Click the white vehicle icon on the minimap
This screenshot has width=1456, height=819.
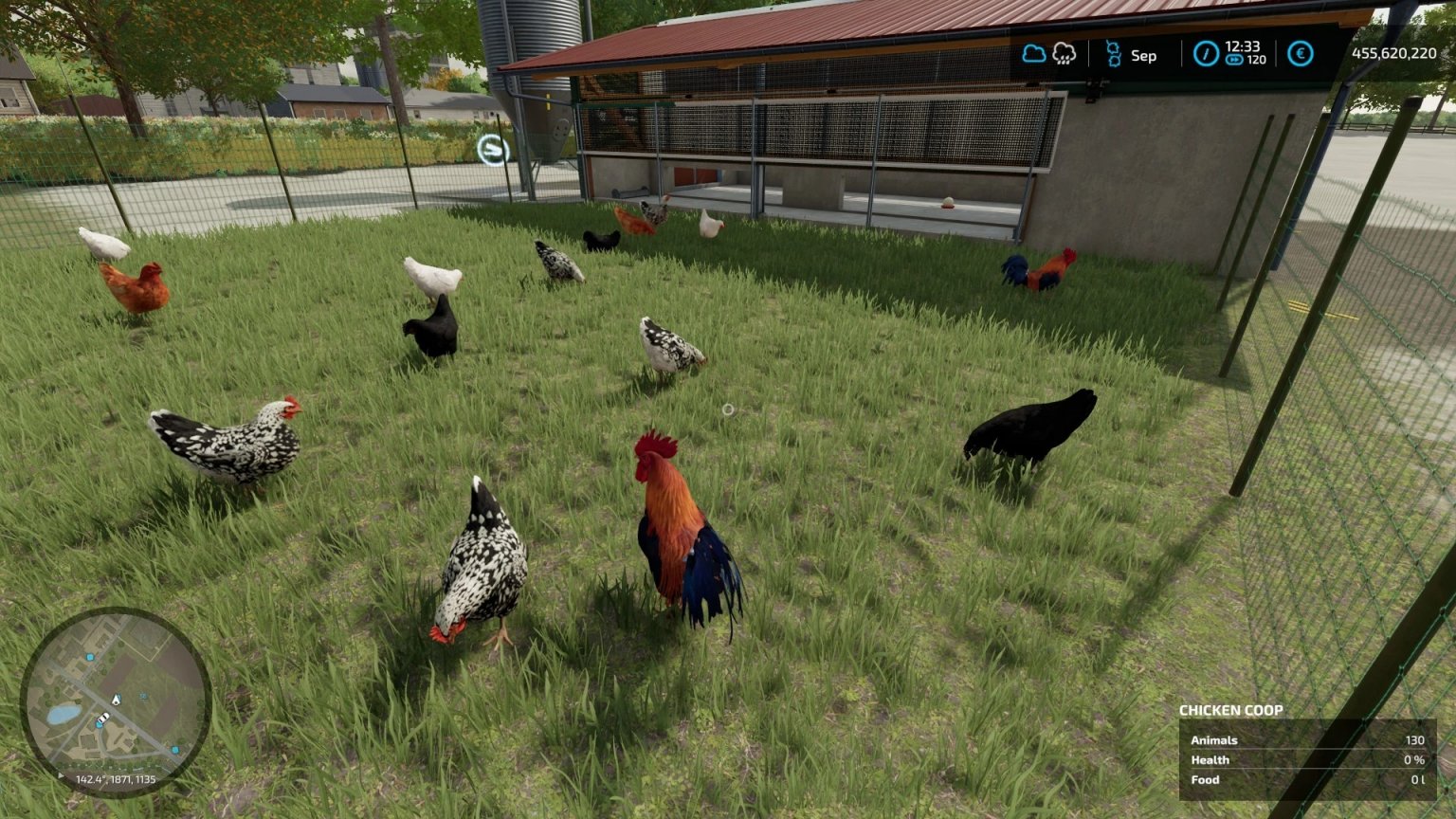(105, 718)
